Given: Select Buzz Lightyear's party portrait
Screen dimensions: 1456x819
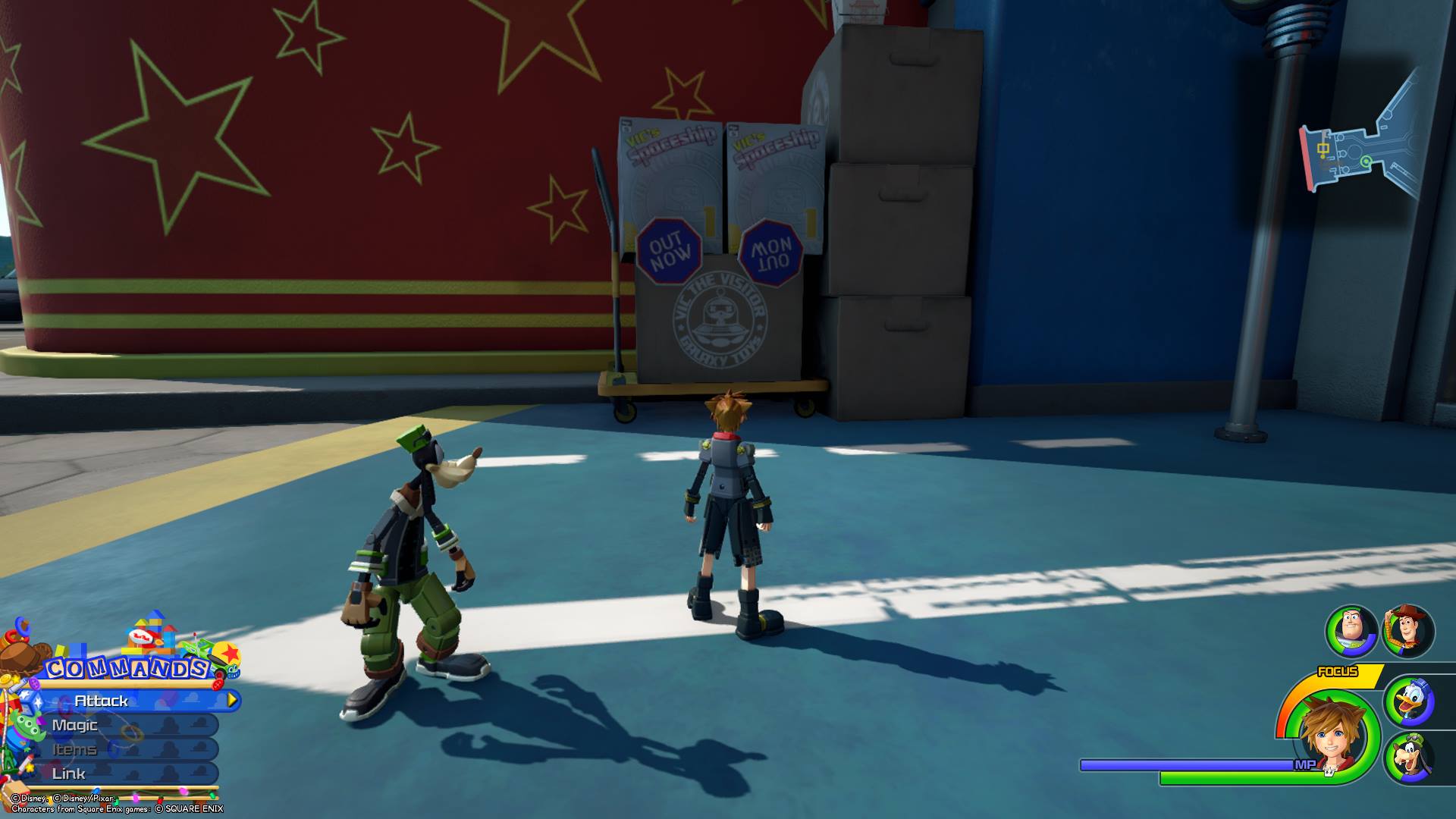Looking at the screenshot, I should click(x=1351, y=632).
